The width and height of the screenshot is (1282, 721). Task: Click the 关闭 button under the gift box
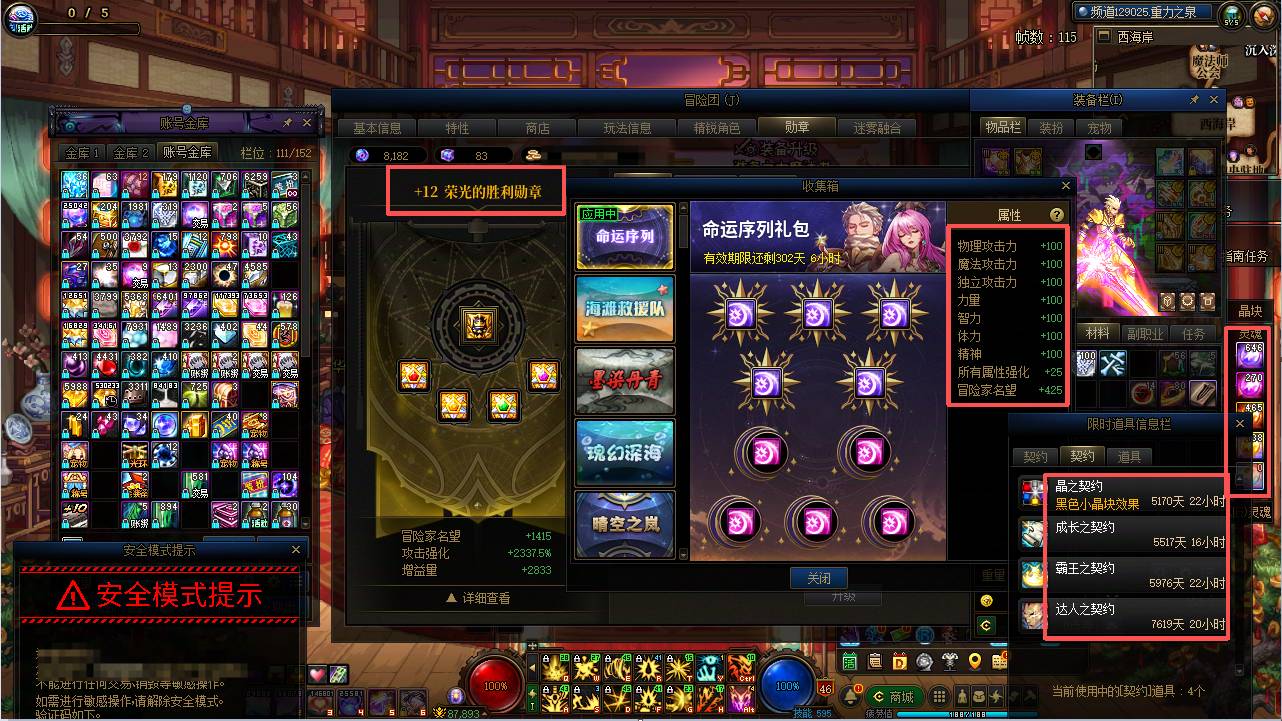click(819, 578)
